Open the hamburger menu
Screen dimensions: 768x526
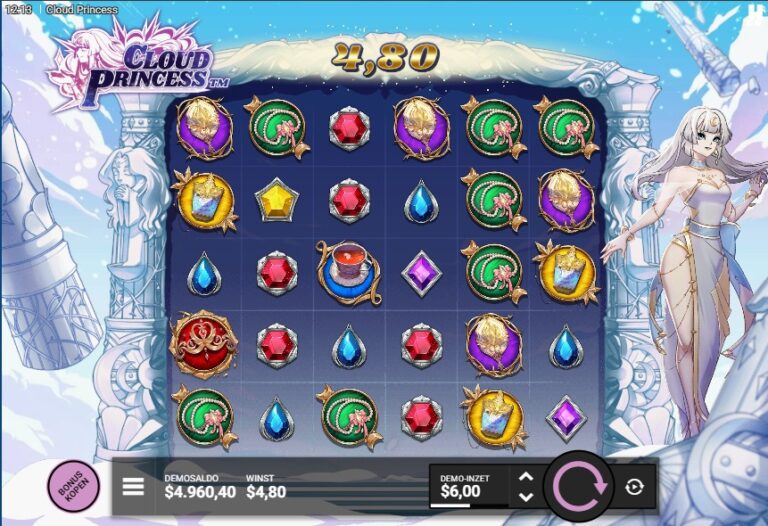coord(133,487)
